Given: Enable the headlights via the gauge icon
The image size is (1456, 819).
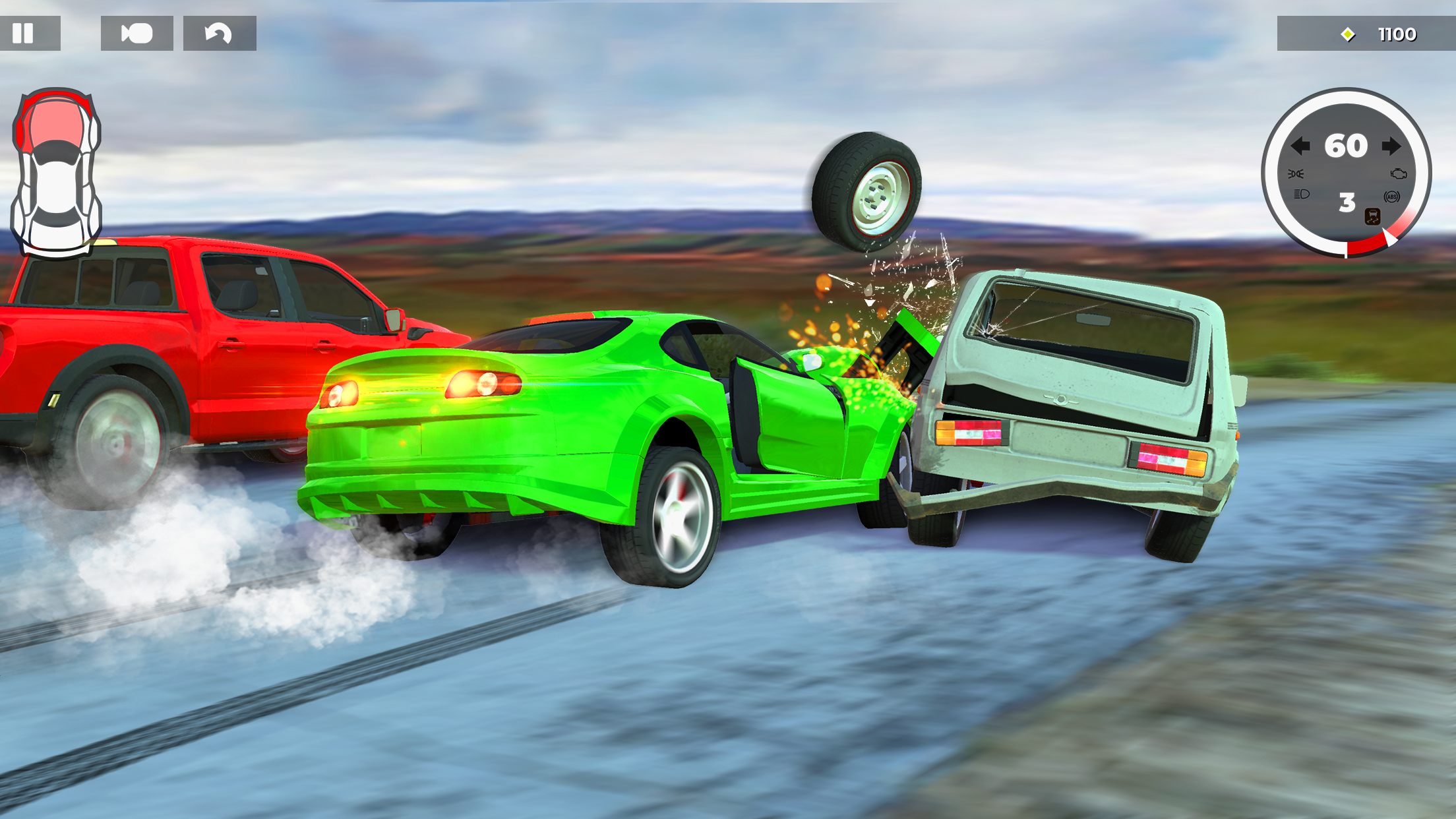Looking at the screenshot, I should pyautogui.click(x=1302, y=195).
